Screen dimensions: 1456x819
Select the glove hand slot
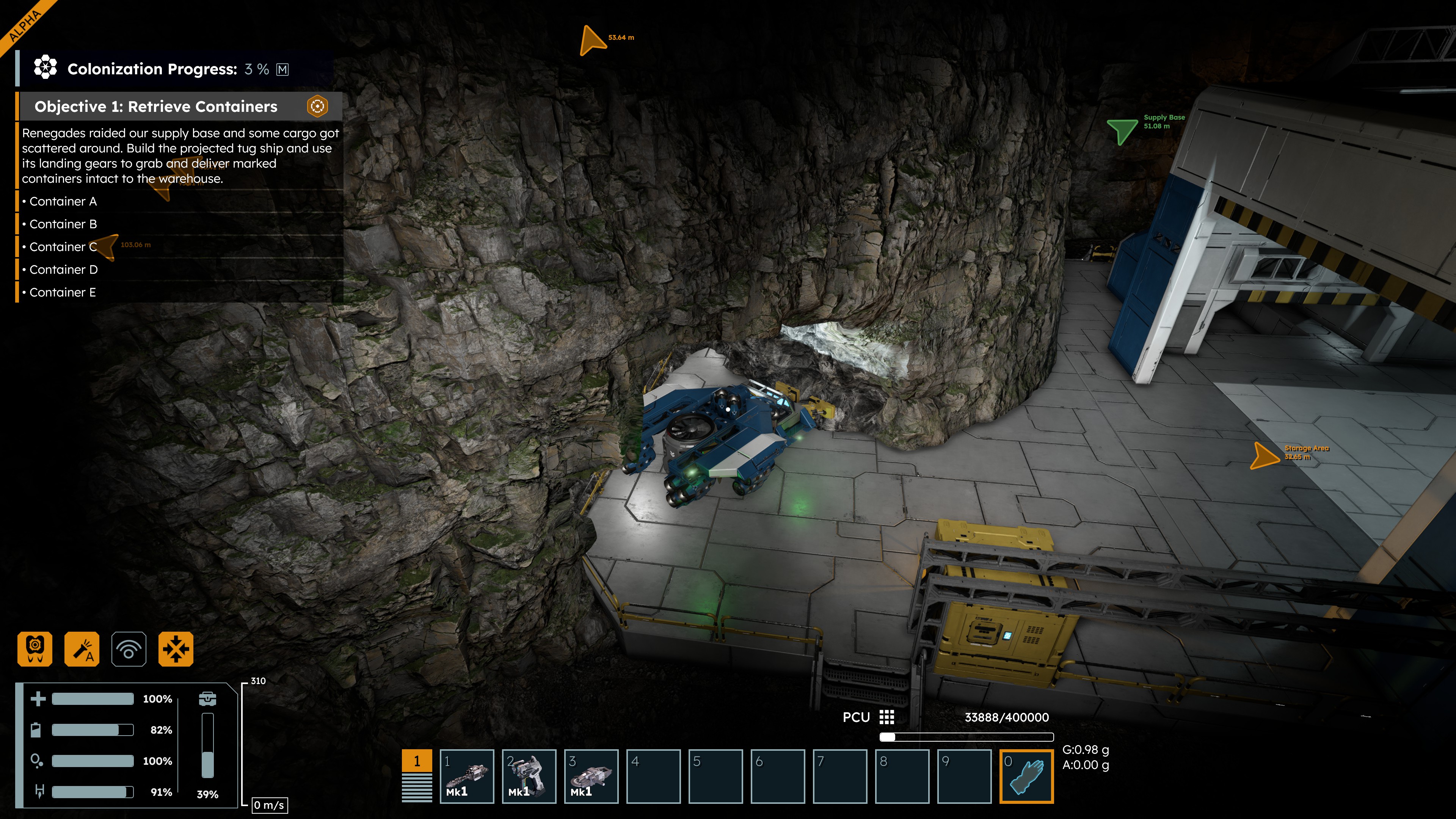point(1026,776)
